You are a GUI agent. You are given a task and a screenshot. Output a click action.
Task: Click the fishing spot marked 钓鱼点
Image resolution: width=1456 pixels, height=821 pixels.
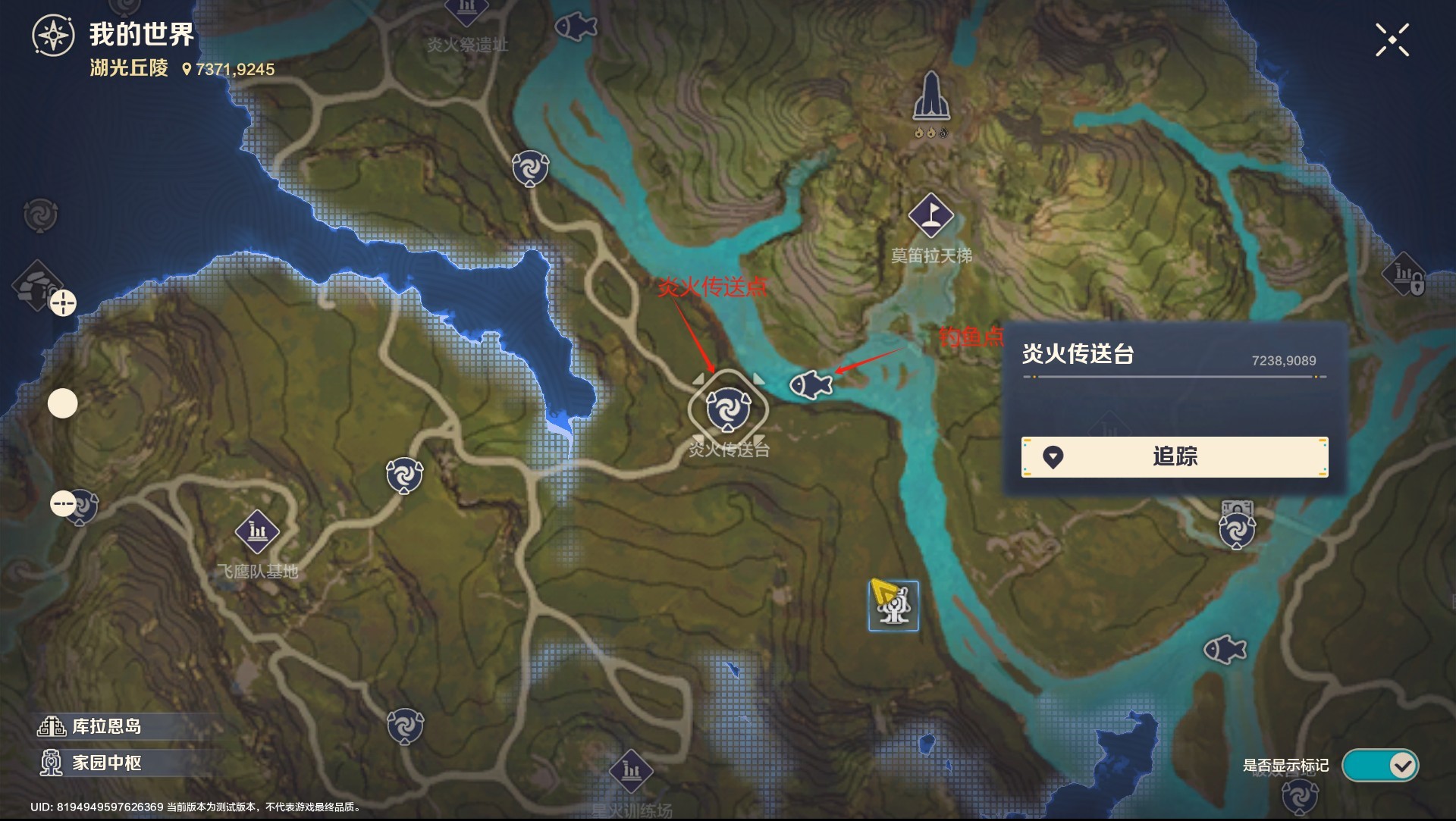pyautogui.click(x=811, y=385)
